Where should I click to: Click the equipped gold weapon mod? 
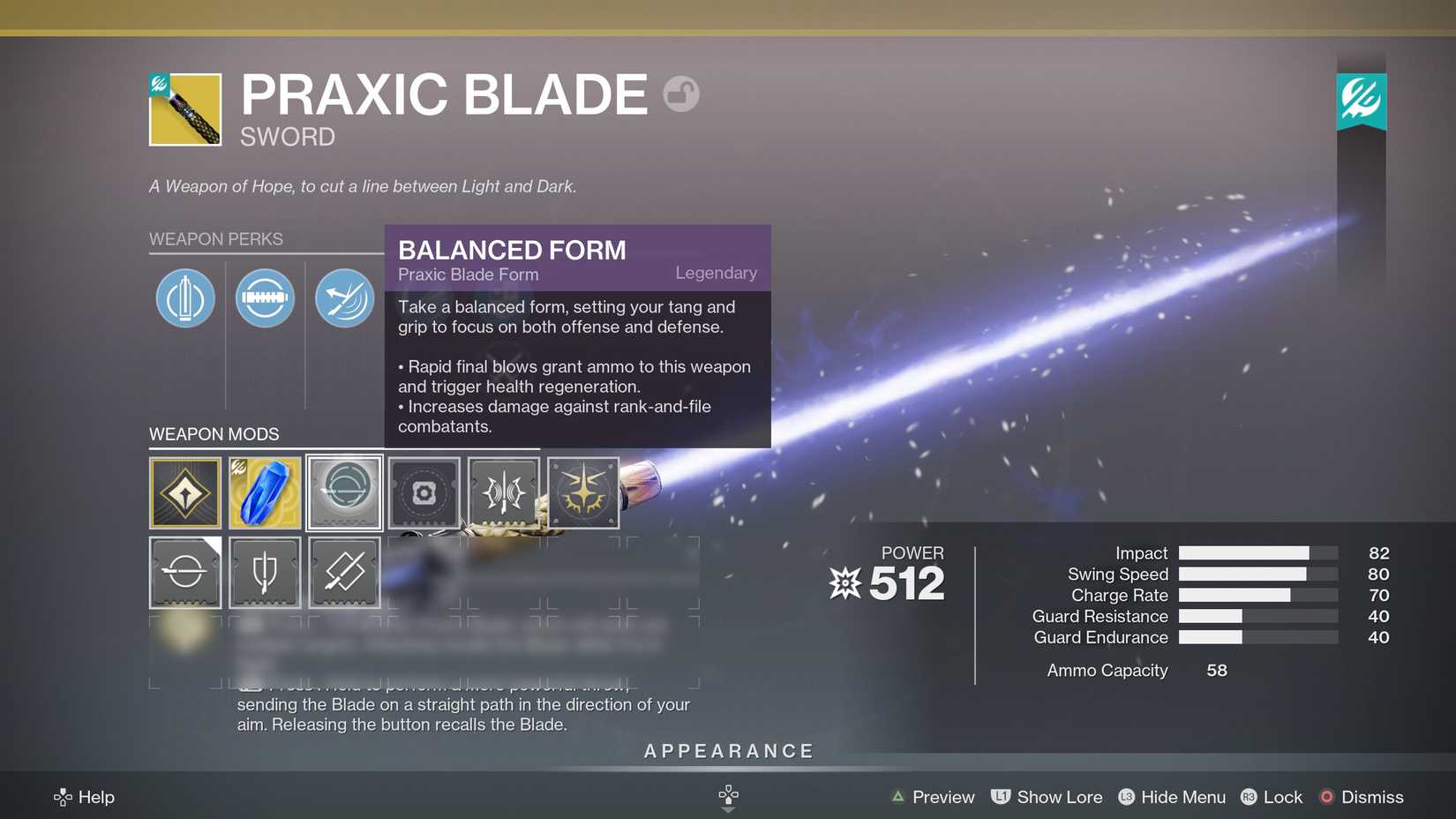[x=185, y=492]
